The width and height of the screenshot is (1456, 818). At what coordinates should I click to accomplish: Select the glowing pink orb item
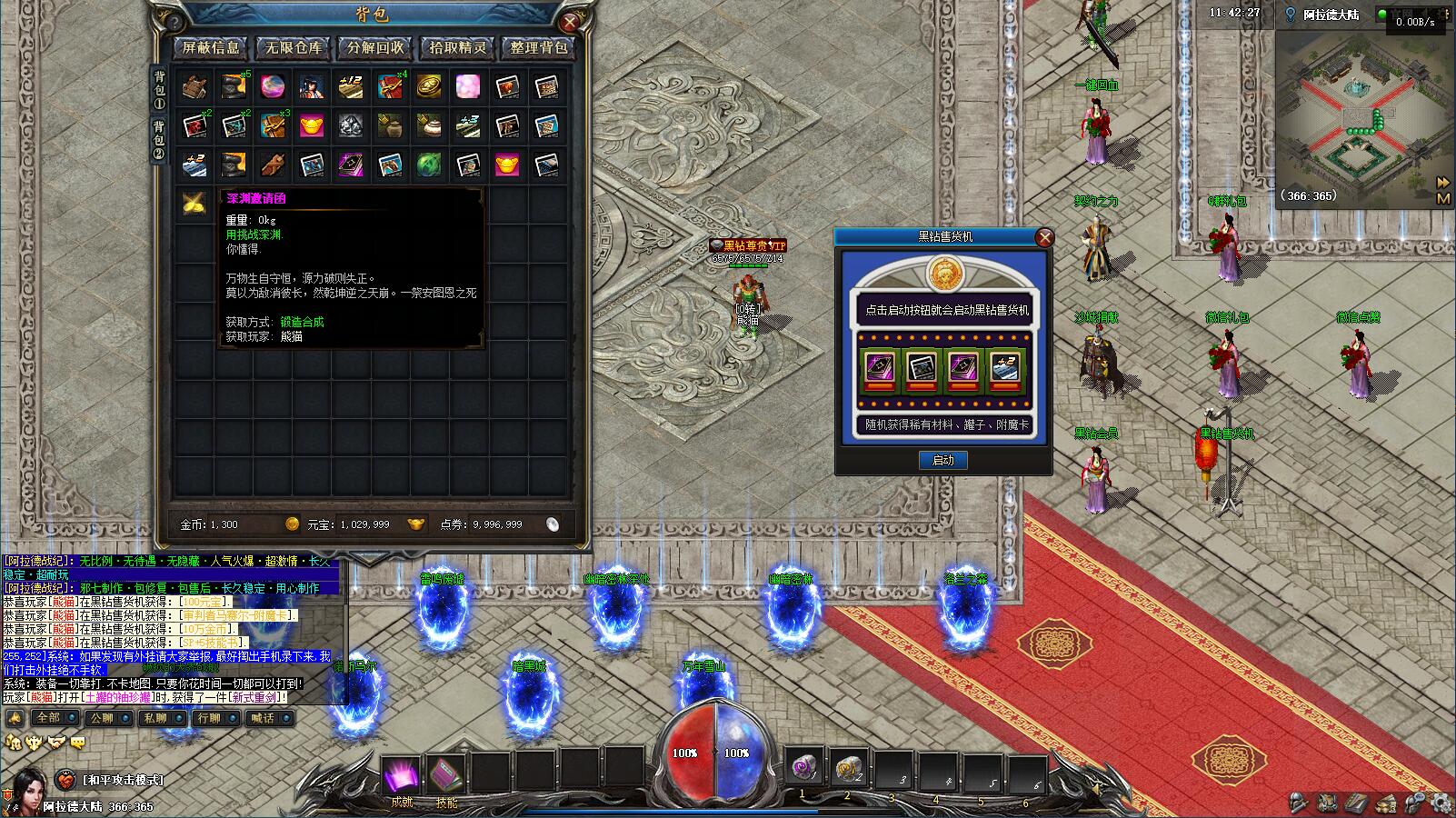[x=273, y=87]
